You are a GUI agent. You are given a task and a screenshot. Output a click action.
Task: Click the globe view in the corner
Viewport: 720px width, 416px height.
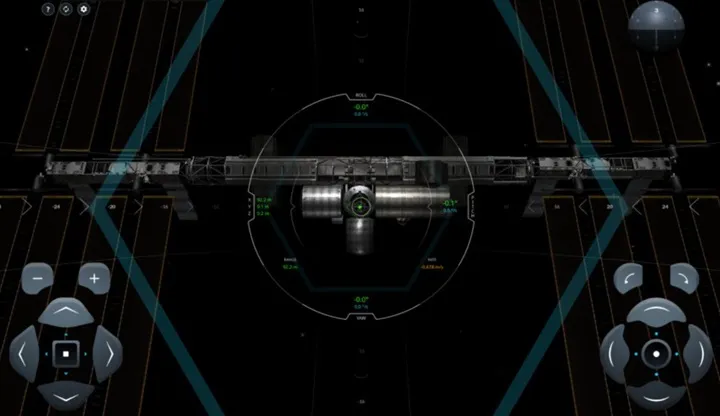656,27
